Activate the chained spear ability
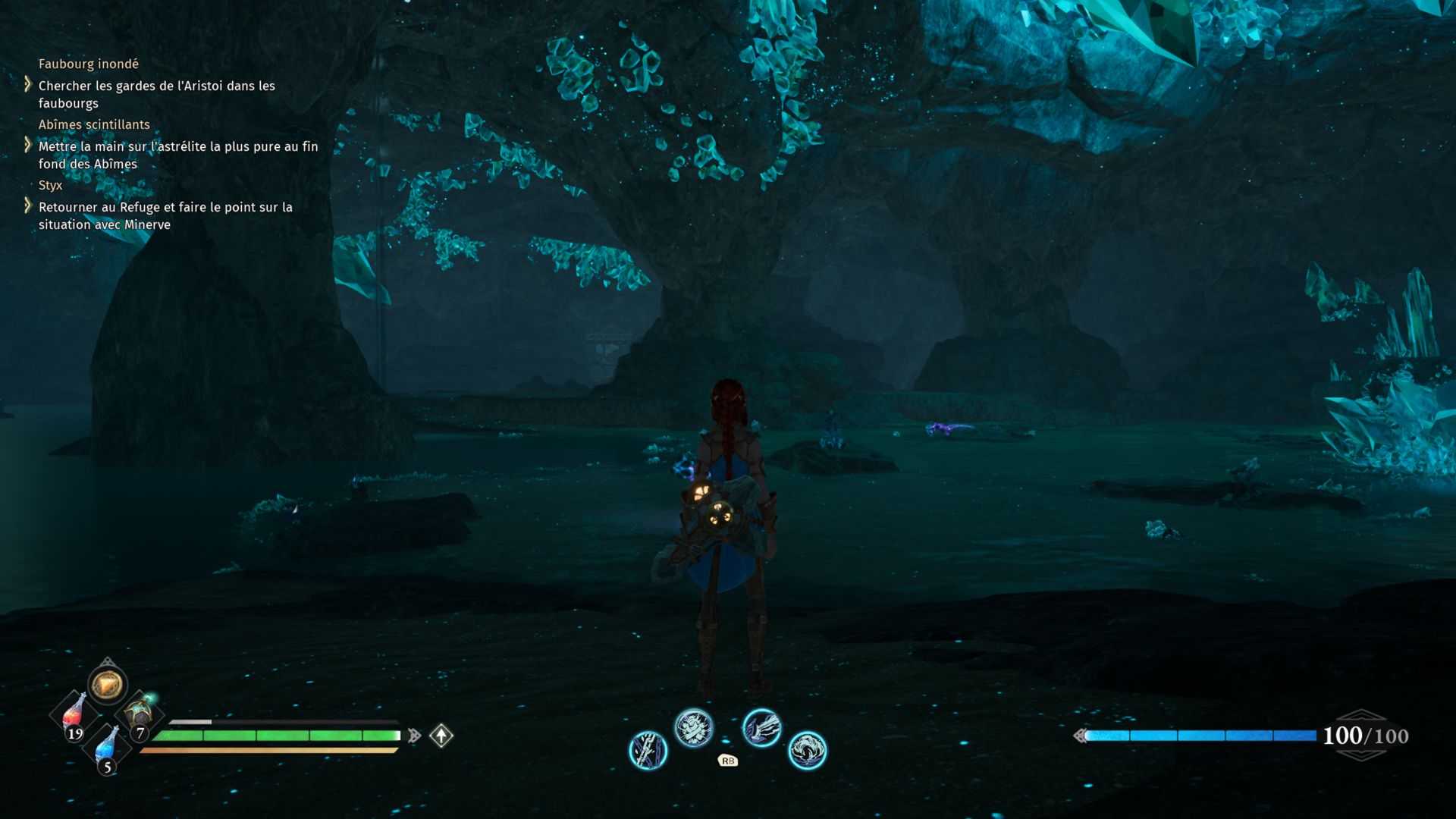This screenshot has height=819, width=1456. click(648, 751)
